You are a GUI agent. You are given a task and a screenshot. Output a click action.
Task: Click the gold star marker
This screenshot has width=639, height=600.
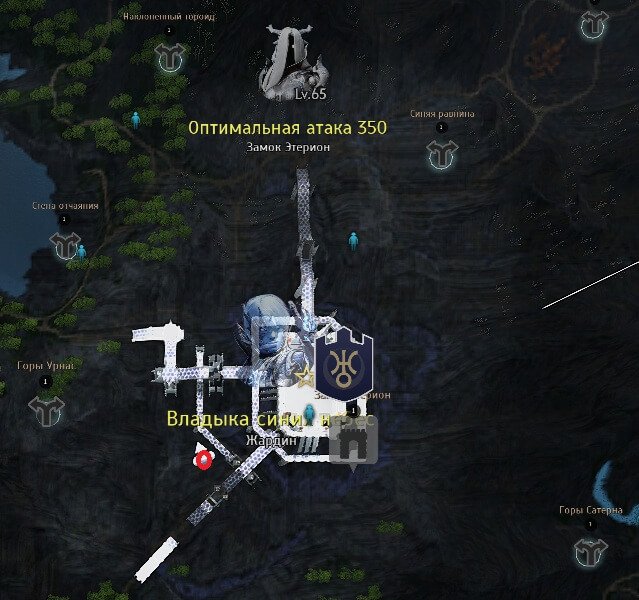306,376
